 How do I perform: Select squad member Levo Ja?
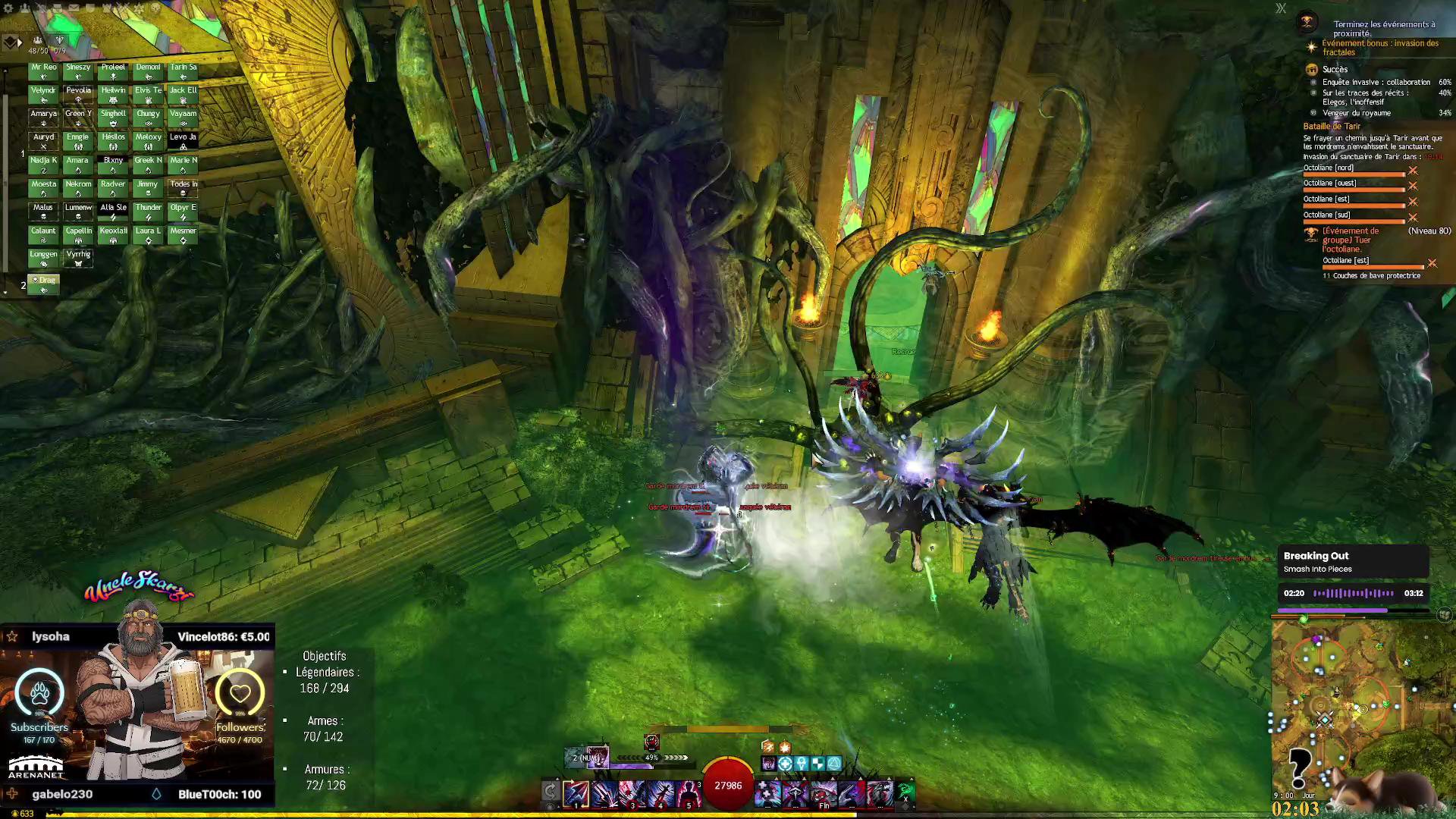tap(183, 141)
